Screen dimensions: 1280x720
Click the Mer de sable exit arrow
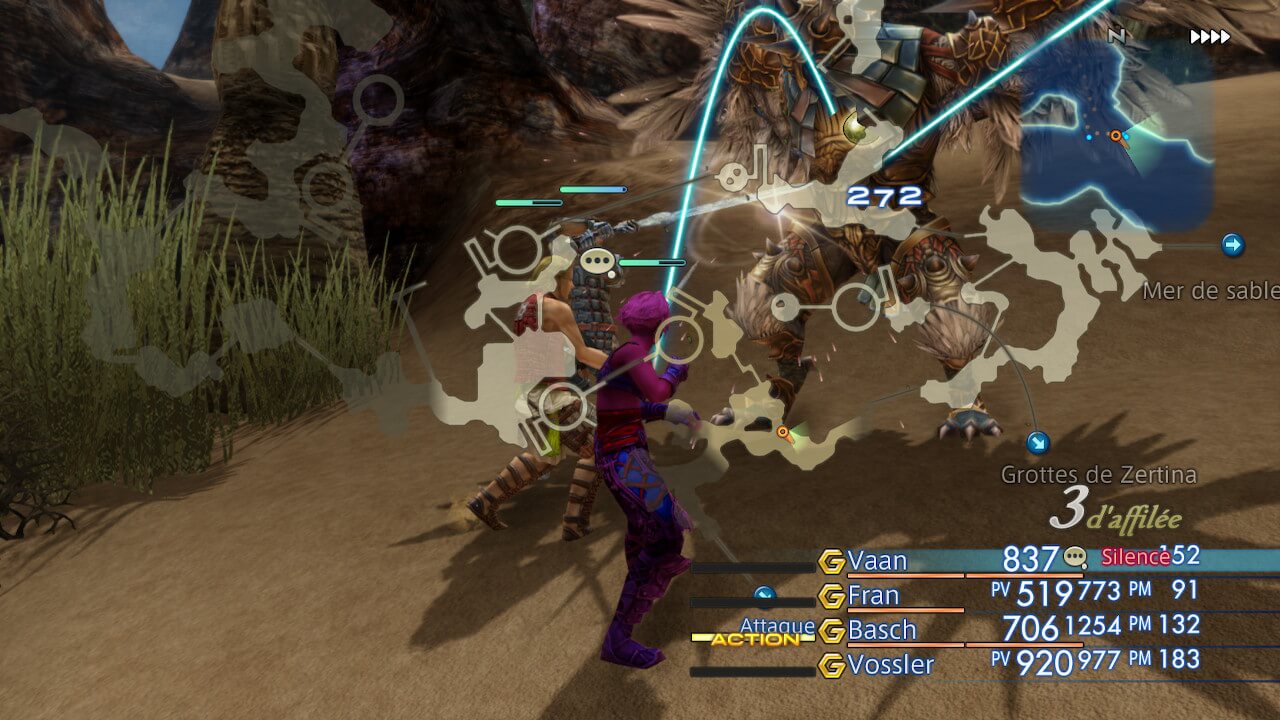click(x=1233, y=245)
